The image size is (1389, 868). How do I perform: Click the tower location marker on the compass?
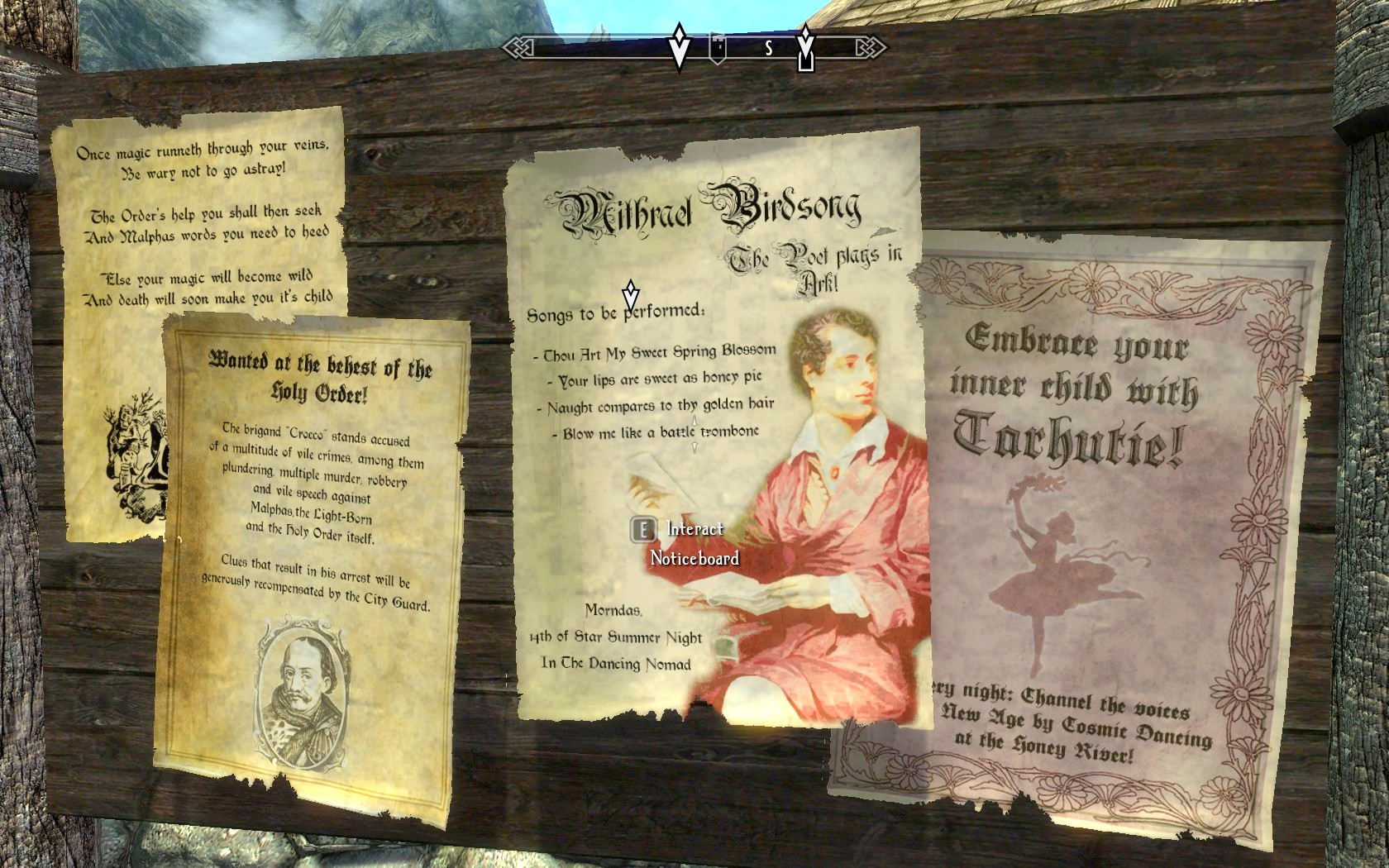(718, 47)
